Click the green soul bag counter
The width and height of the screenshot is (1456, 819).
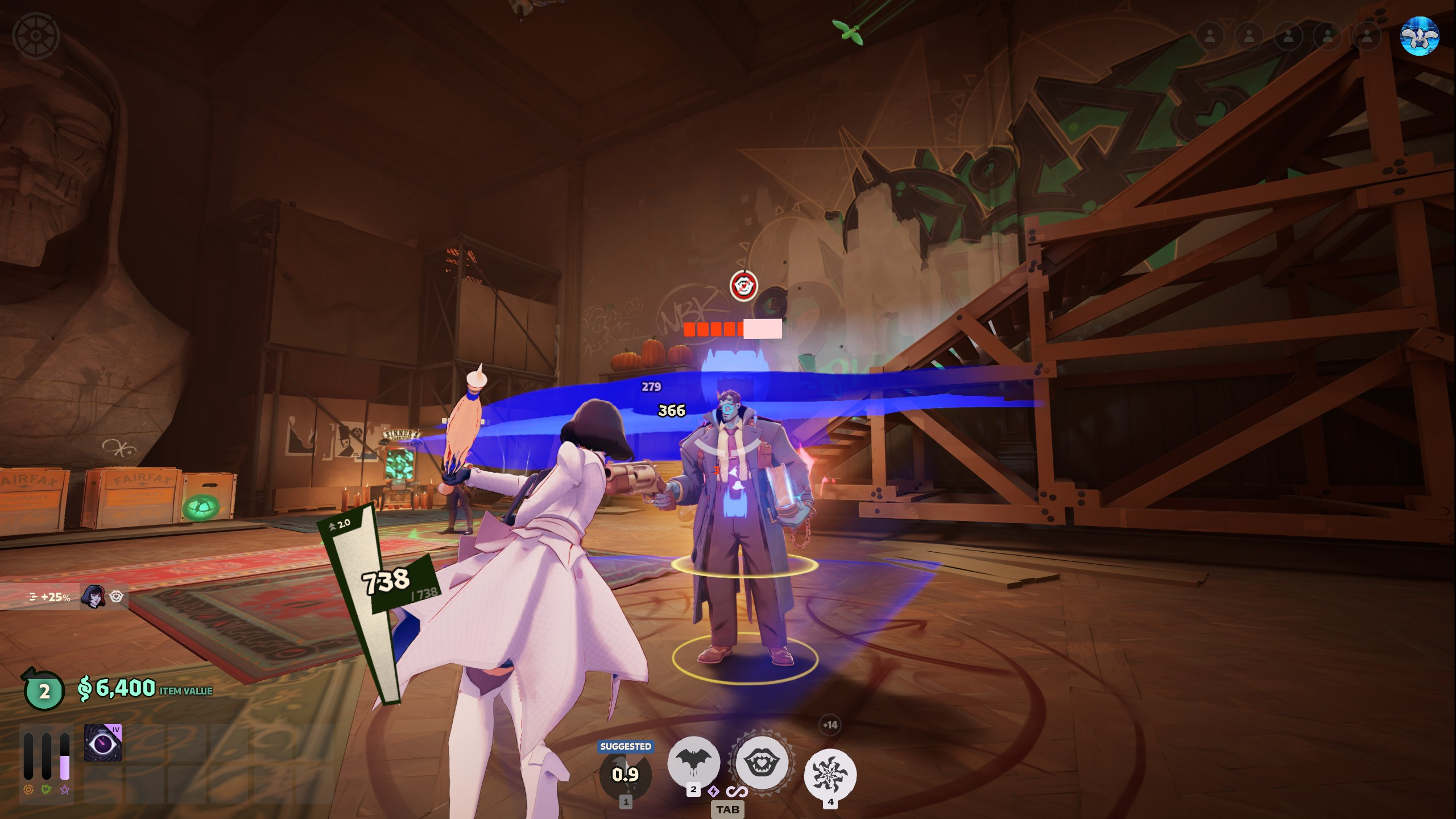(44, 690)
